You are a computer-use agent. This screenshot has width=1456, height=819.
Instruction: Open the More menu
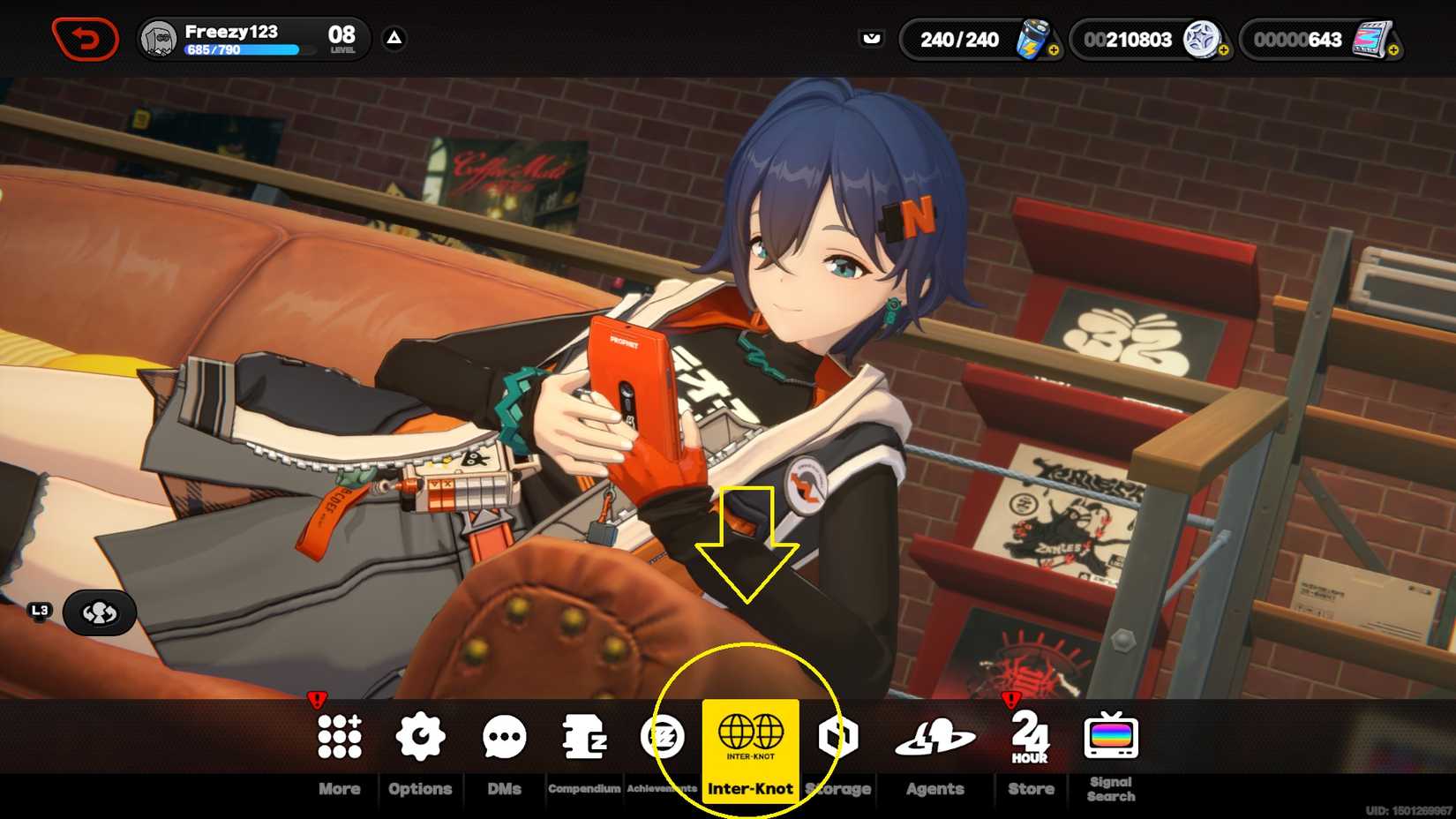(340, 737)
